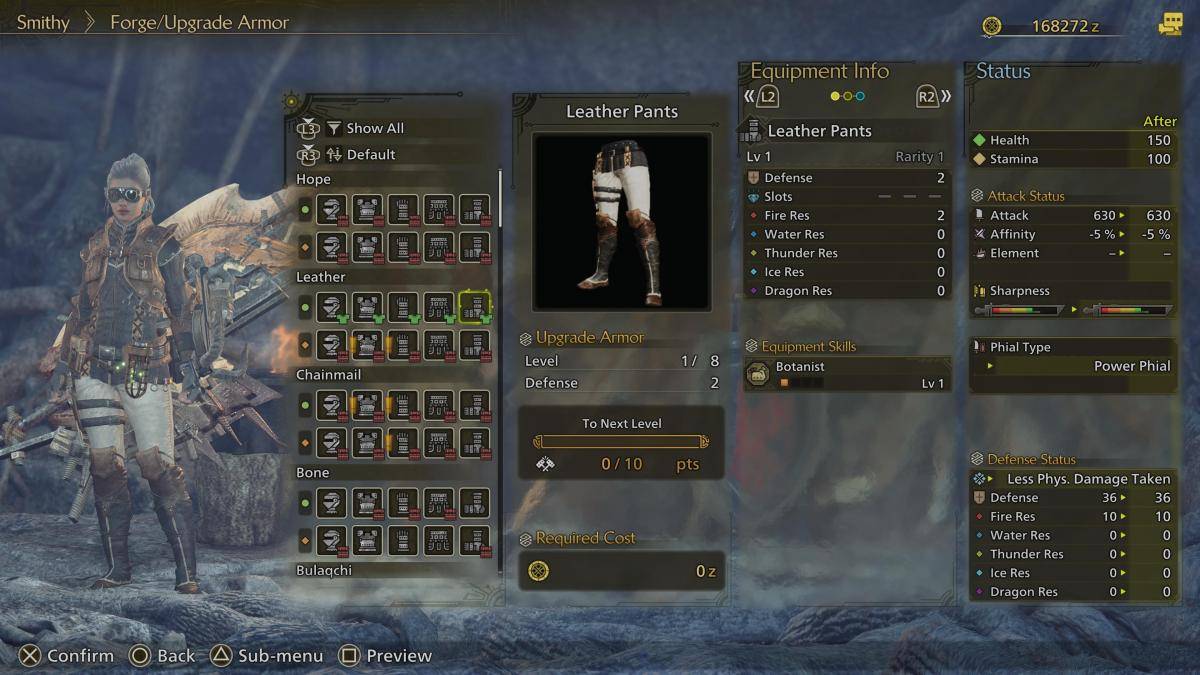Select the Chainmail helmet in the green-dot row

point(332,405)
